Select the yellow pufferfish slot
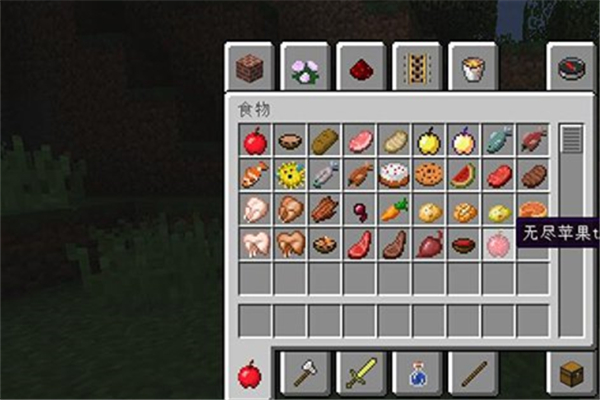600x400 pixels. [x=290, y=176]
